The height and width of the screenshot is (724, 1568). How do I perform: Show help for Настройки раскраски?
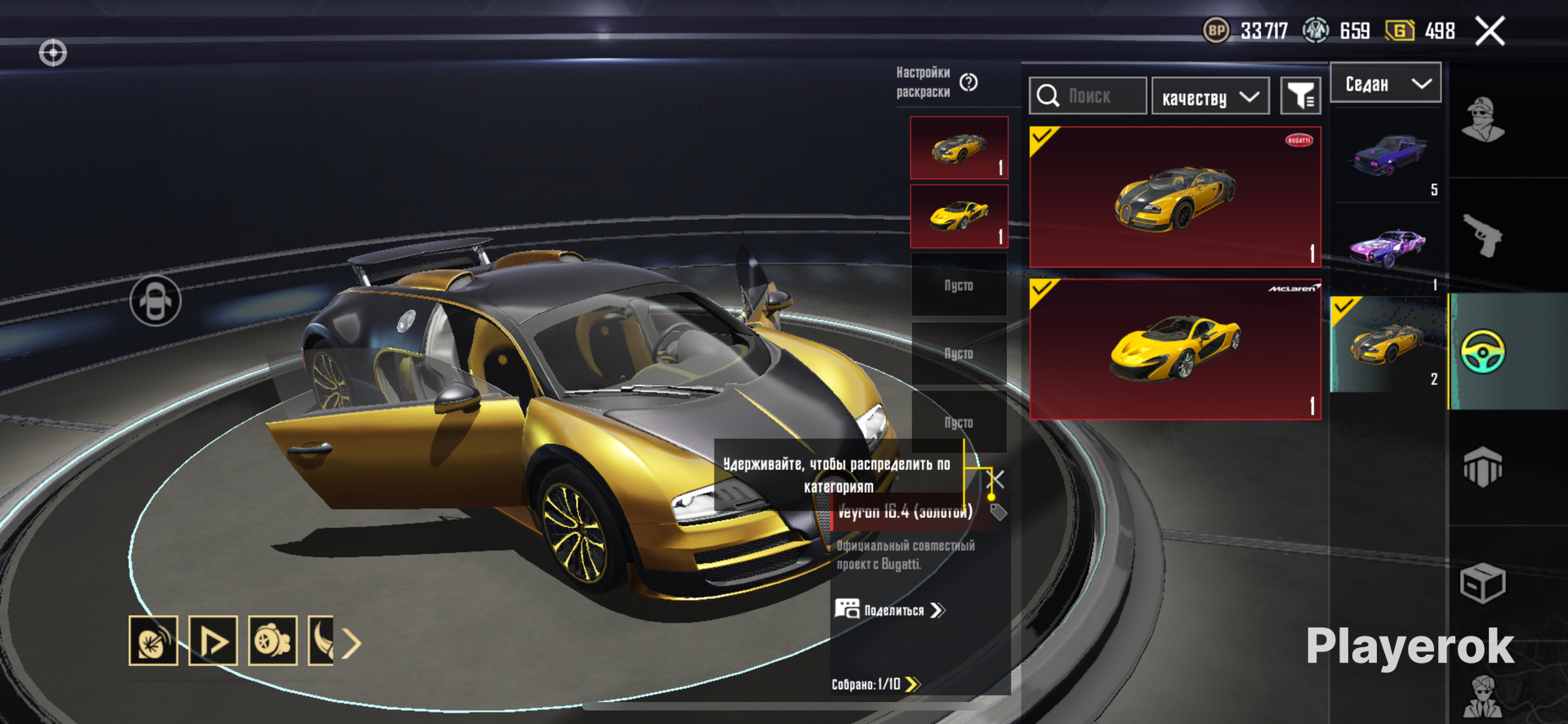click(969, 83)
